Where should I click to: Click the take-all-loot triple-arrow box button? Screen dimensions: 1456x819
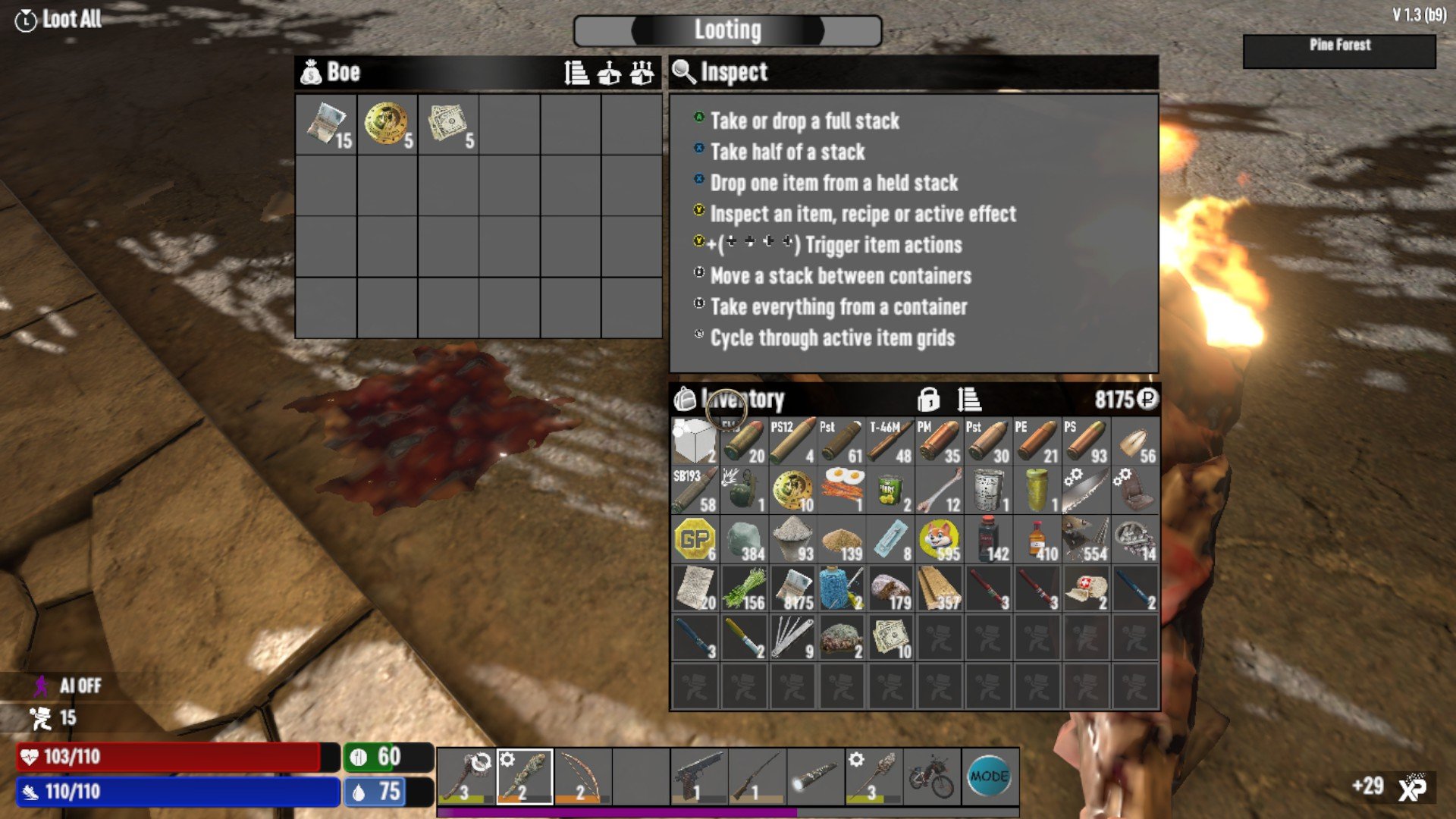coord(642,73)
